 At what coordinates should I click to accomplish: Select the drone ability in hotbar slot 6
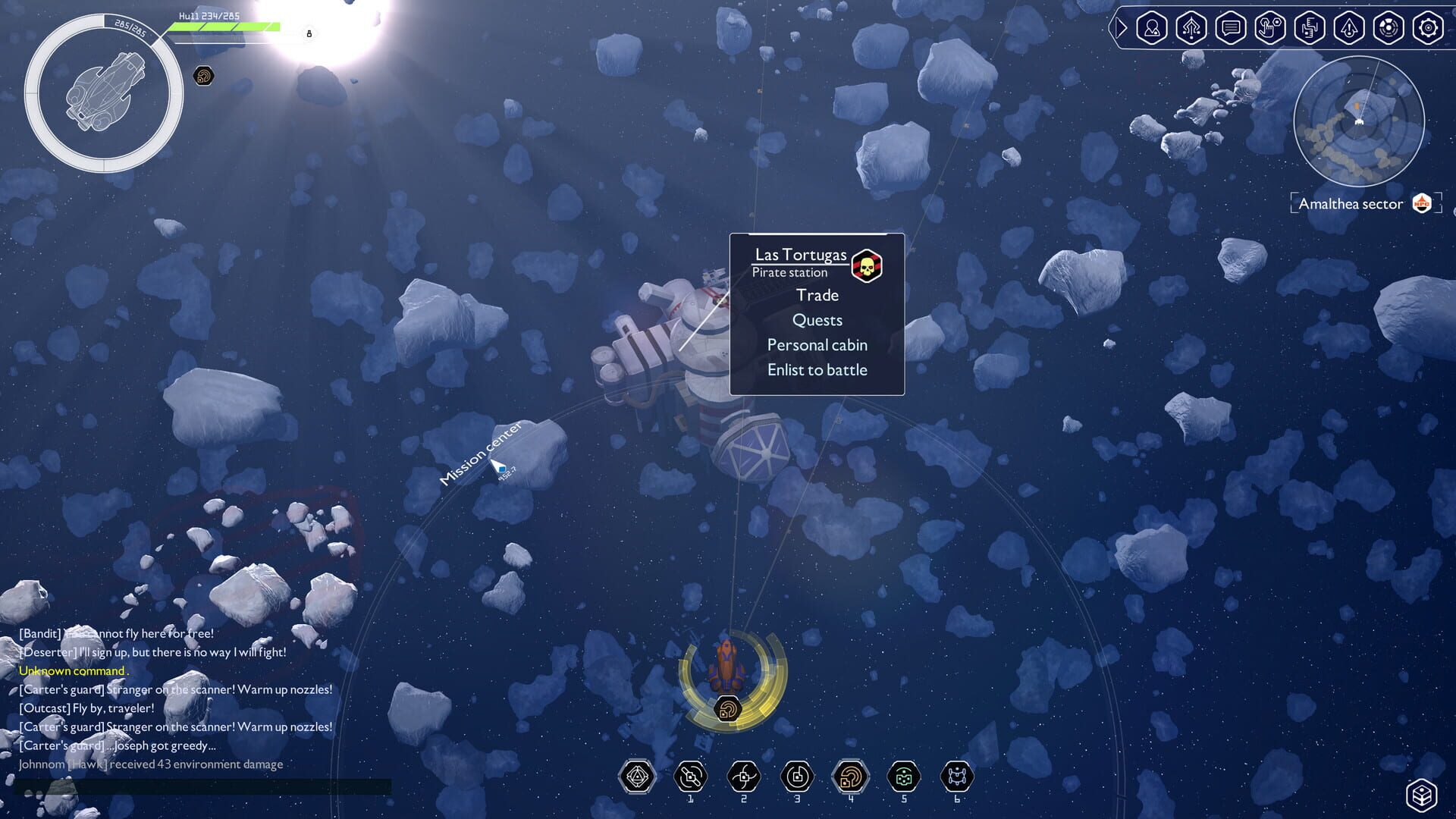(x=956, y=776)
